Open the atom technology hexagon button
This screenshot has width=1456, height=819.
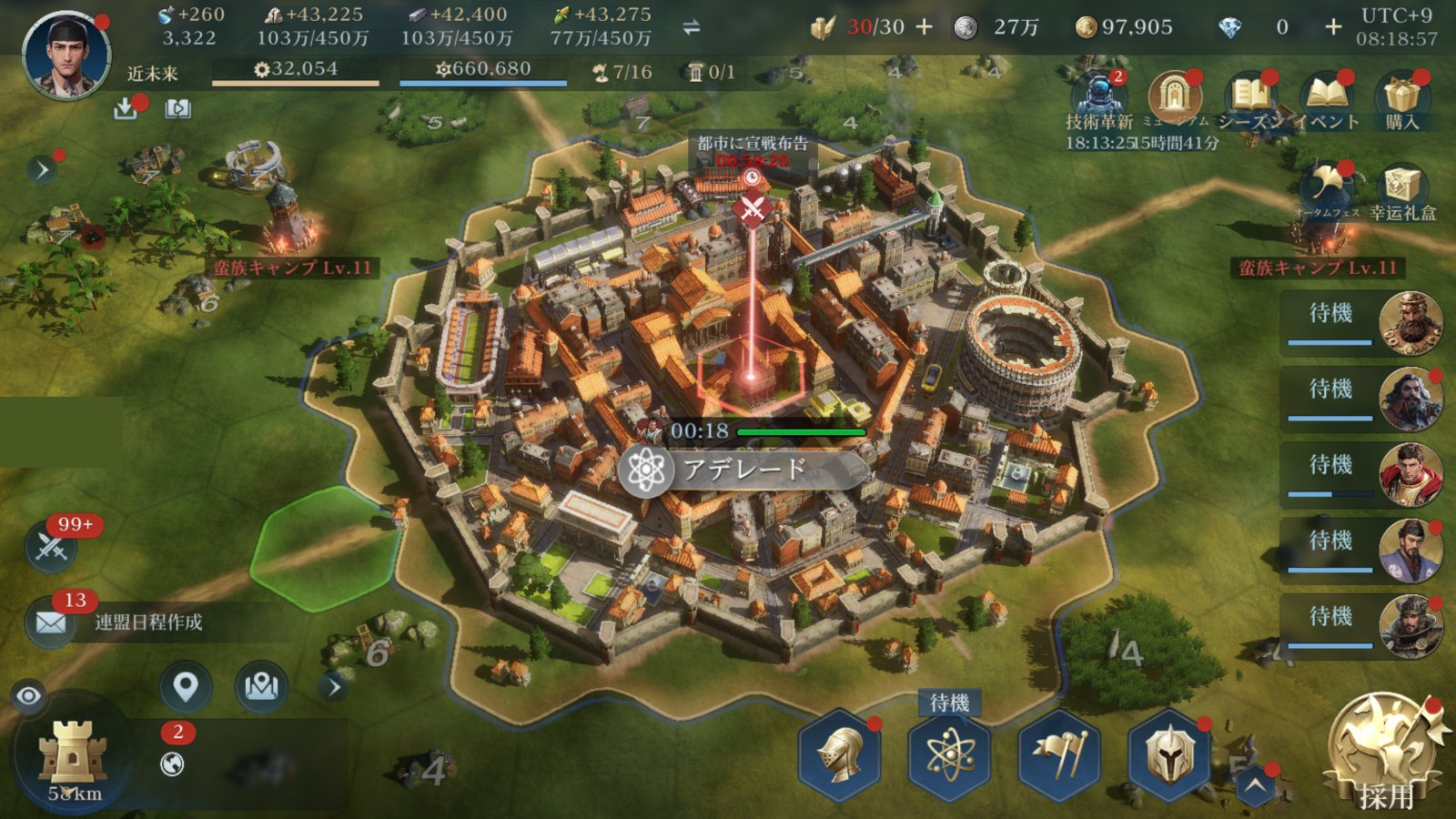click(x=949, y=754)
